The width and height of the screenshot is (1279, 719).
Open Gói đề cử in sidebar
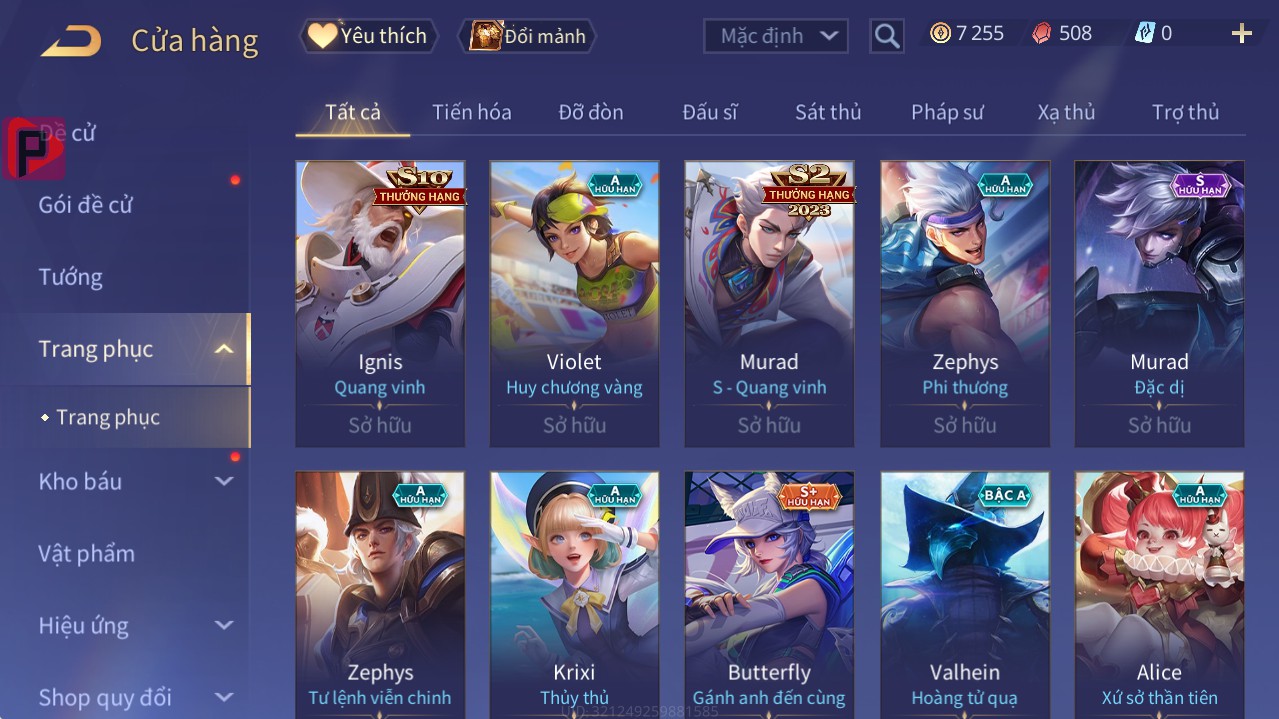tap(85, 205)
